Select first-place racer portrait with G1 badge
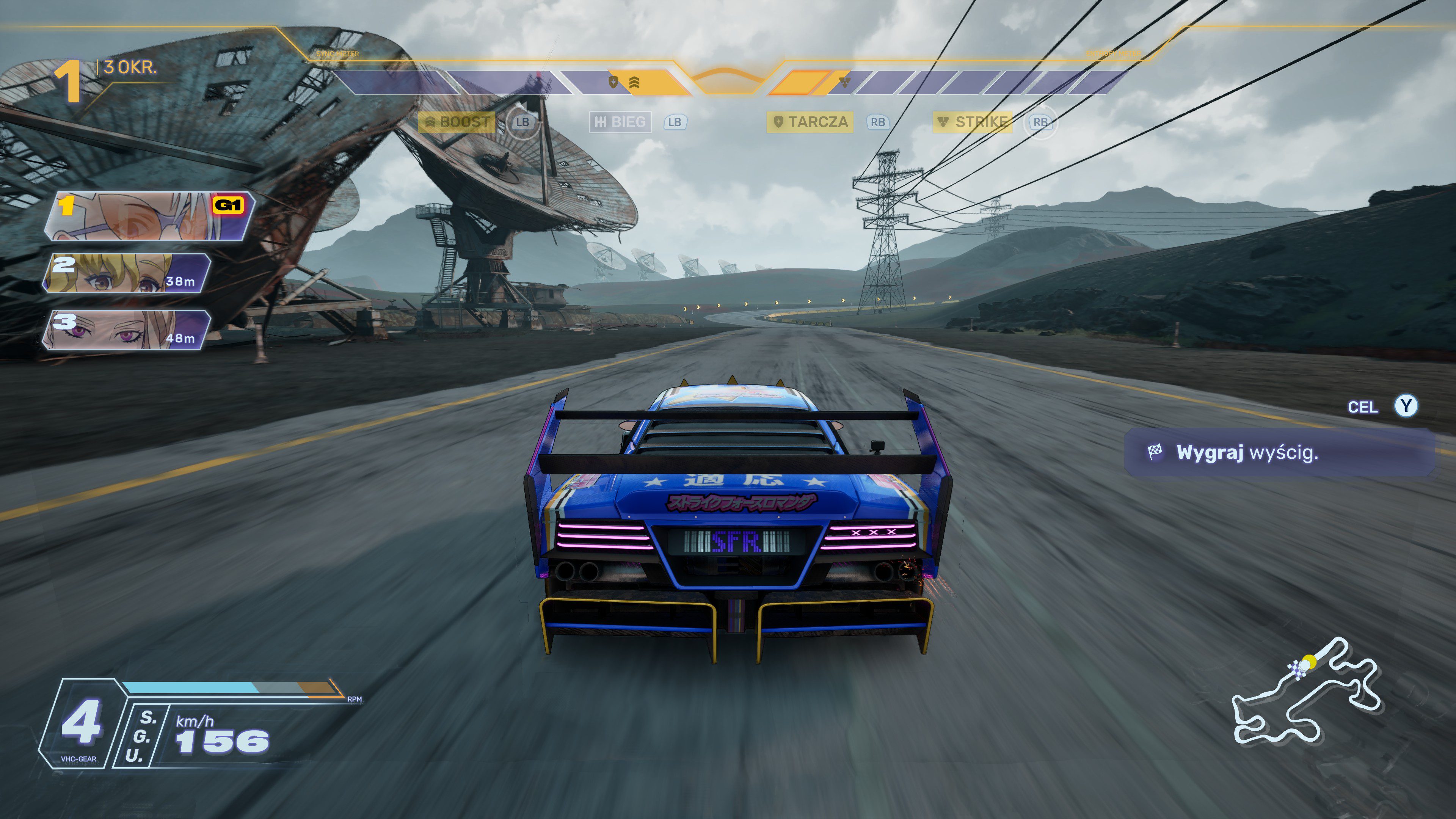Image resolution: width=1456 pixels, height=819 pixels. coord(151,217)
